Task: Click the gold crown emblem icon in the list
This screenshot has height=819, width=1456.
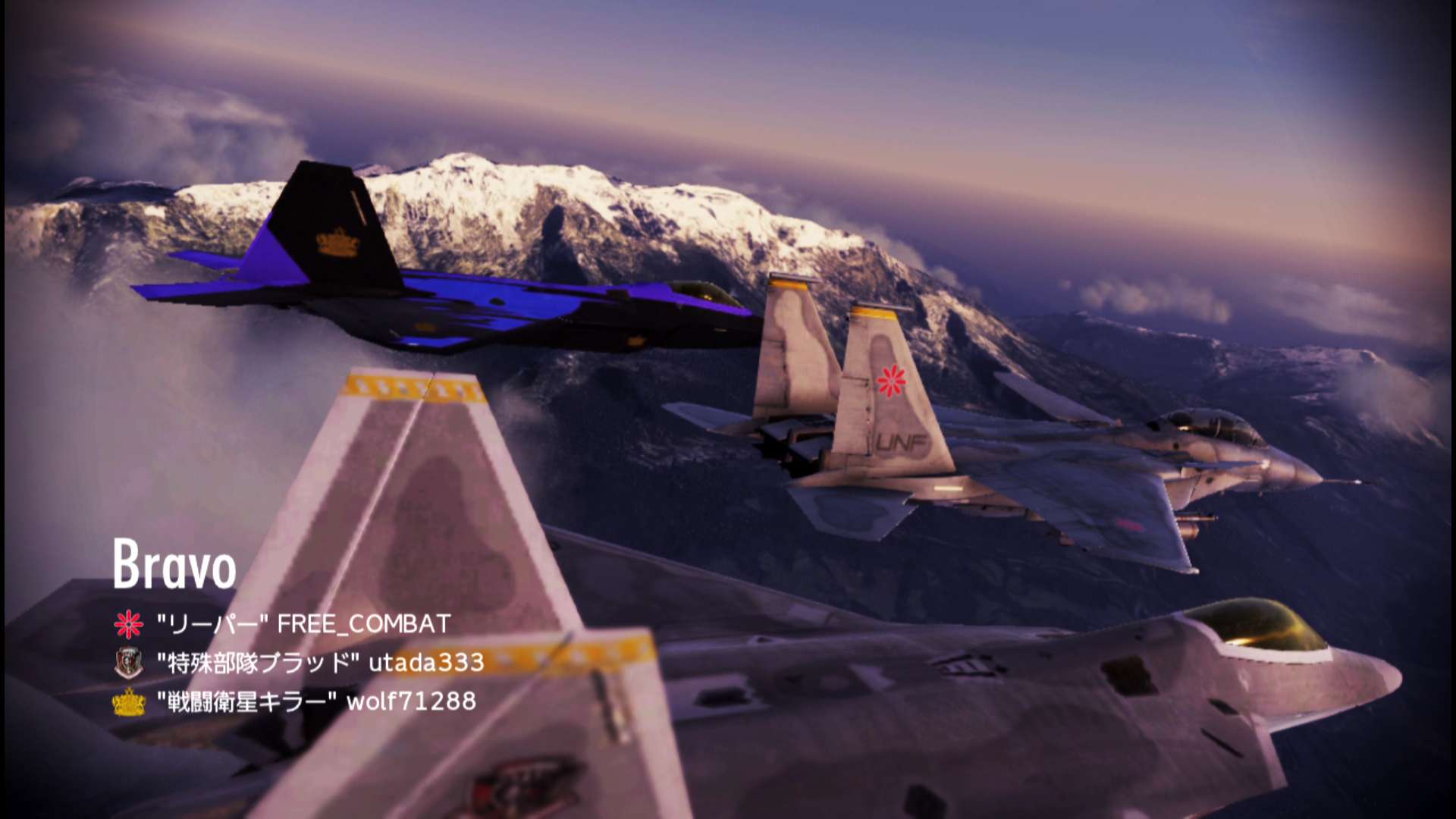Action: pos(128,702)
